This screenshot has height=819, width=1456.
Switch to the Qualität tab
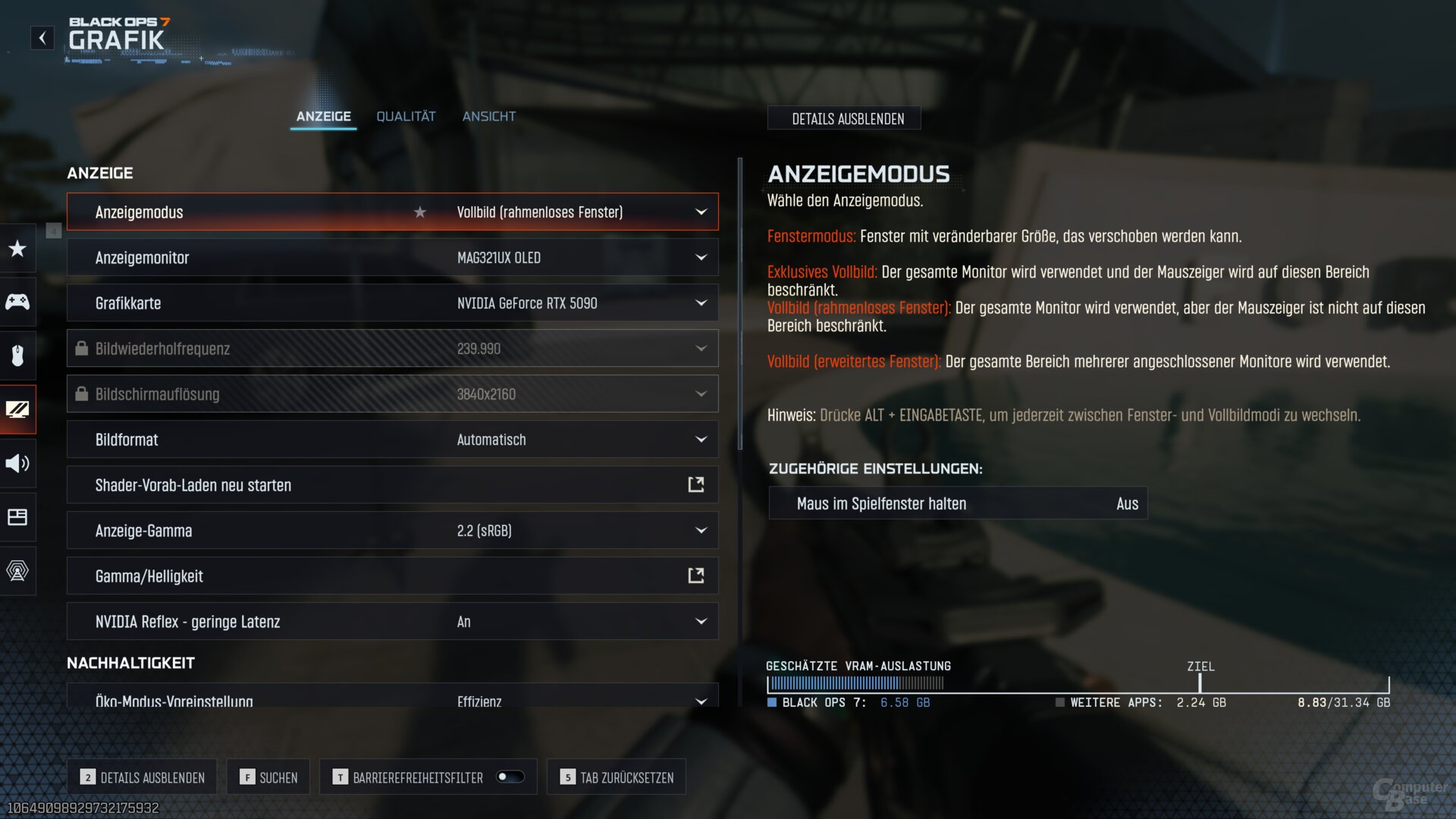pyautogui.click(x=406, y=116)
